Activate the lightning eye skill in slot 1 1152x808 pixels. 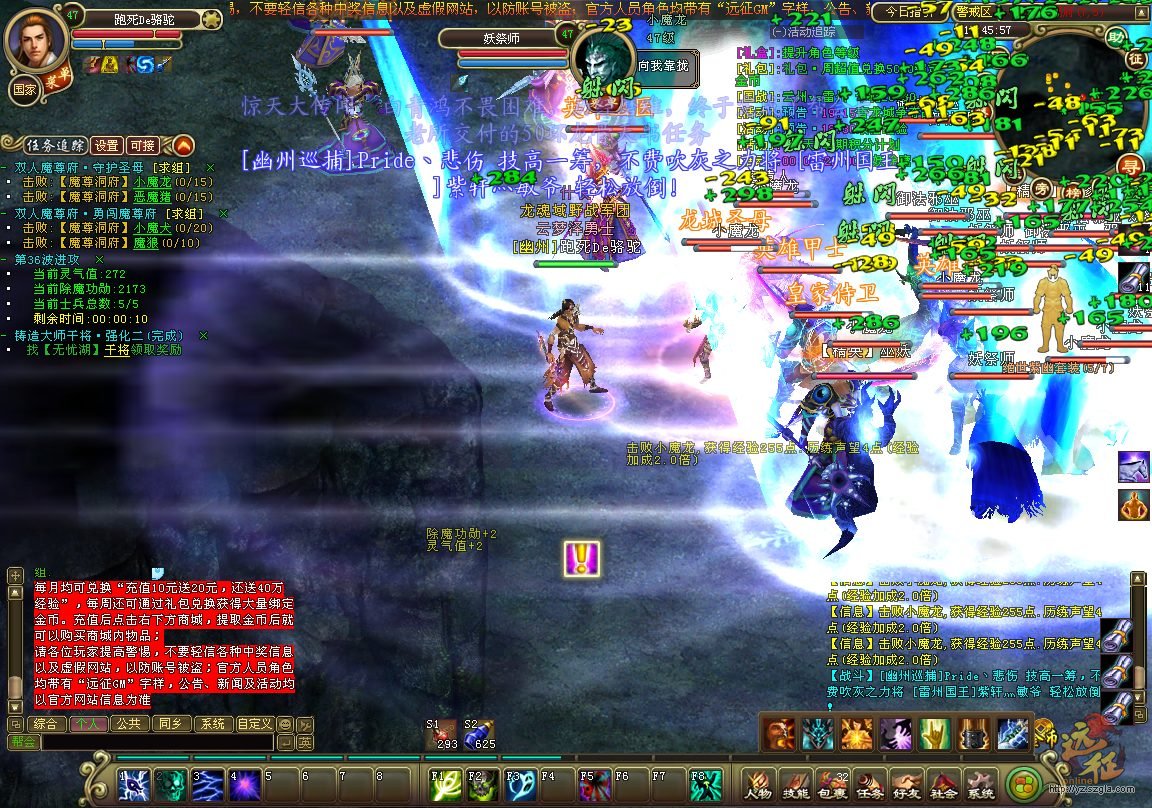[136, 785]
